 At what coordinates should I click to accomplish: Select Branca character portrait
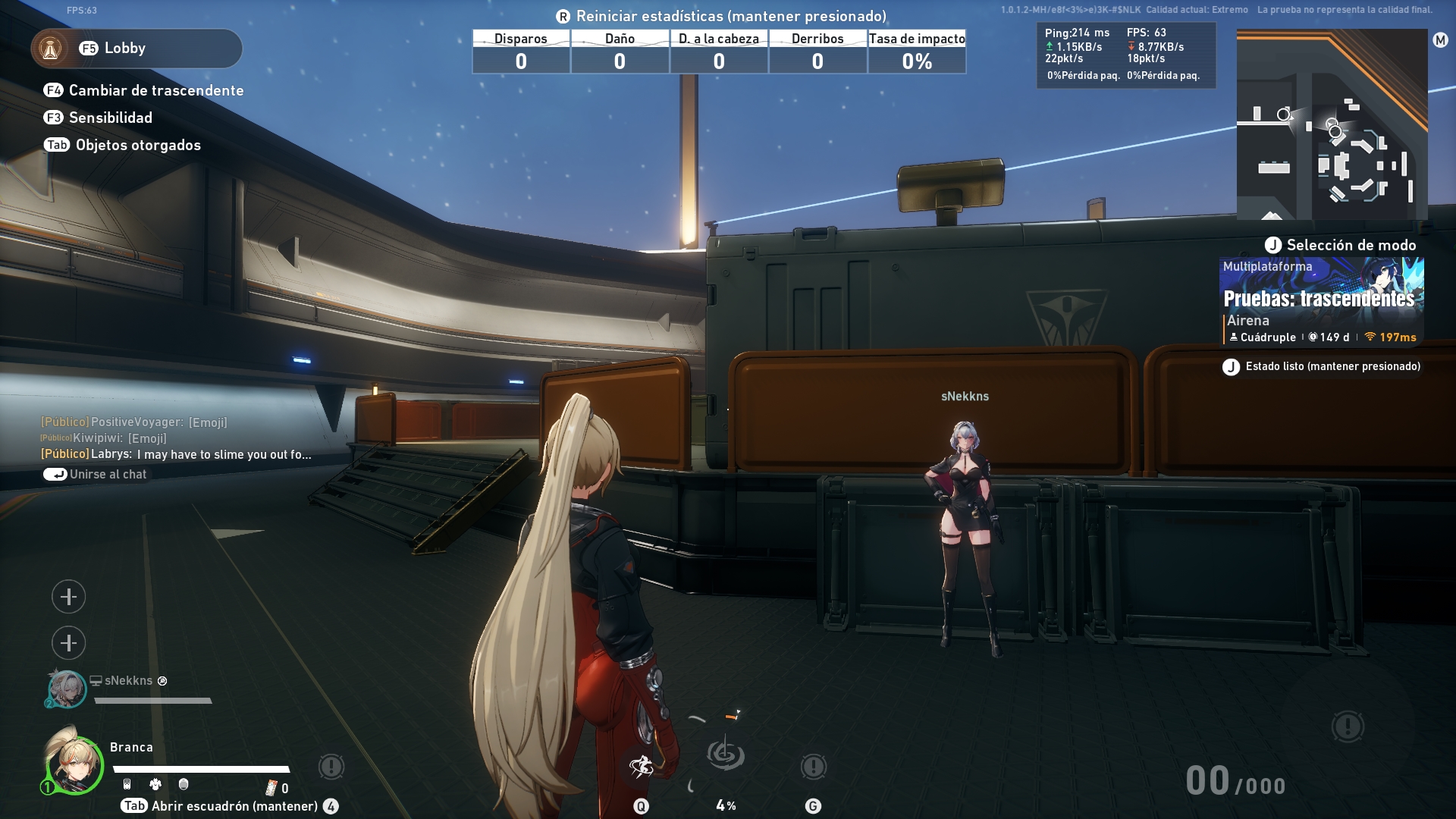point(74,764)
